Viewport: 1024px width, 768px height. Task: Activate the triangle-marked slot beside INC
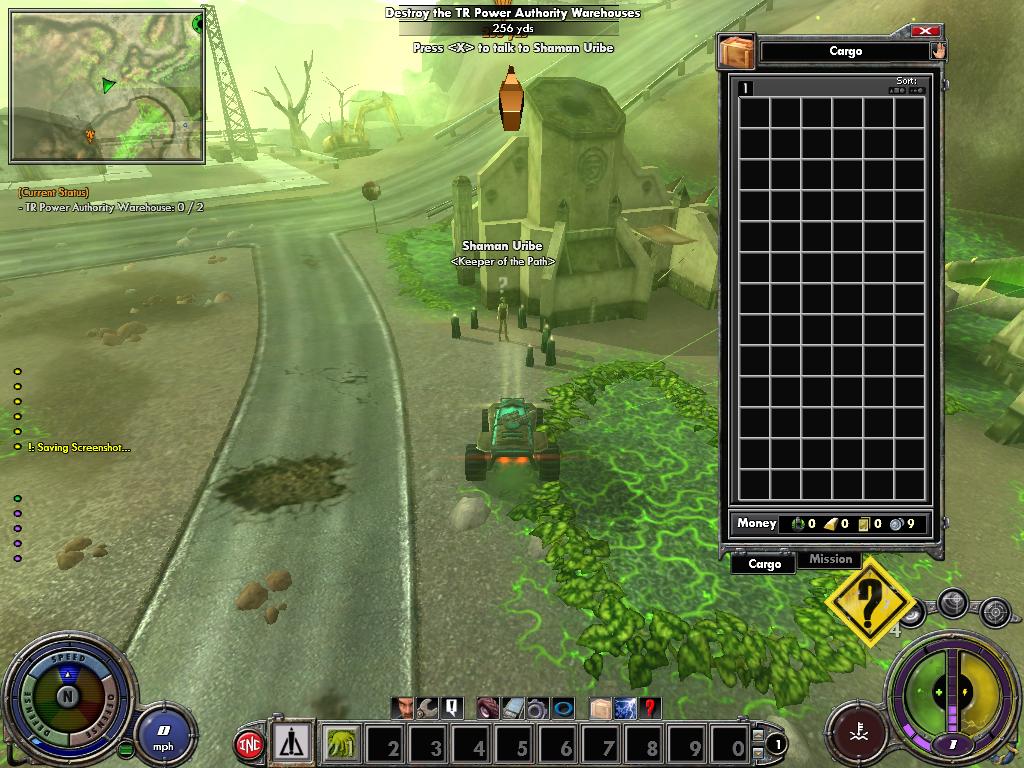[x=293, y=743]
